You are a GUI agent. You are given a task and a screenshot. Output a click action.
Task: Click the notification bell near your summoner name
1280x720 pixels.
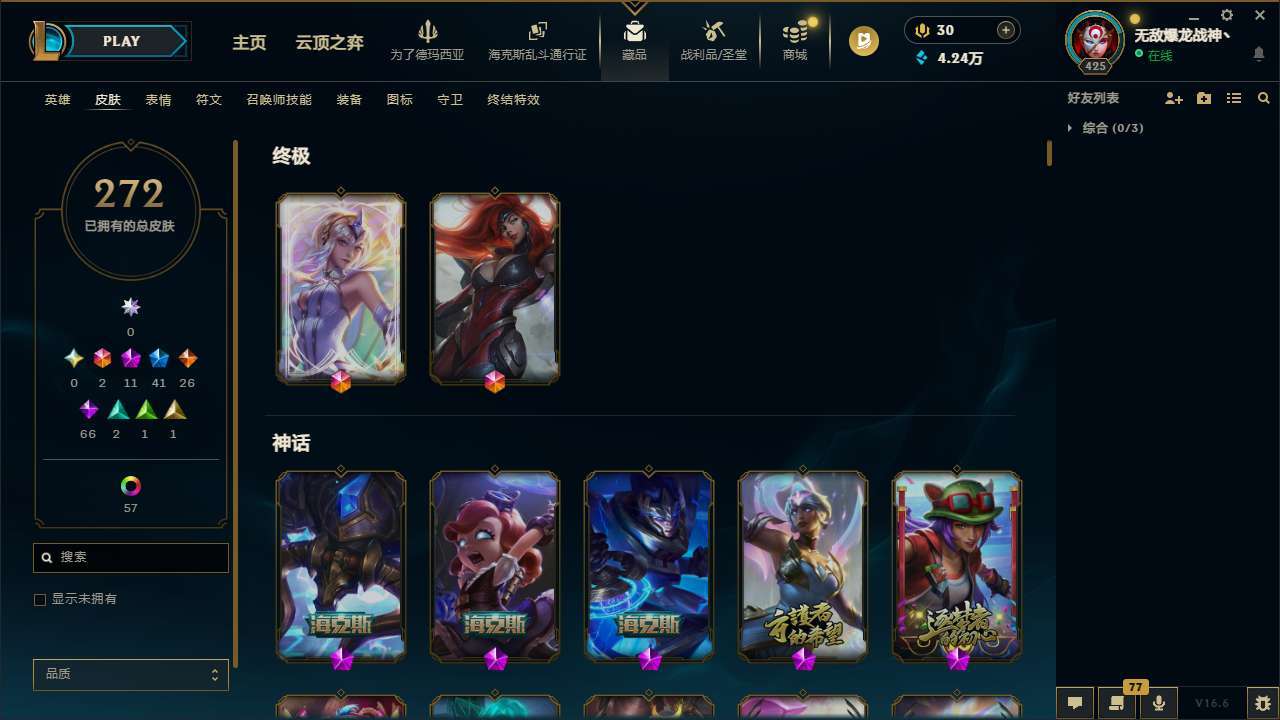tap(1258, 53)
